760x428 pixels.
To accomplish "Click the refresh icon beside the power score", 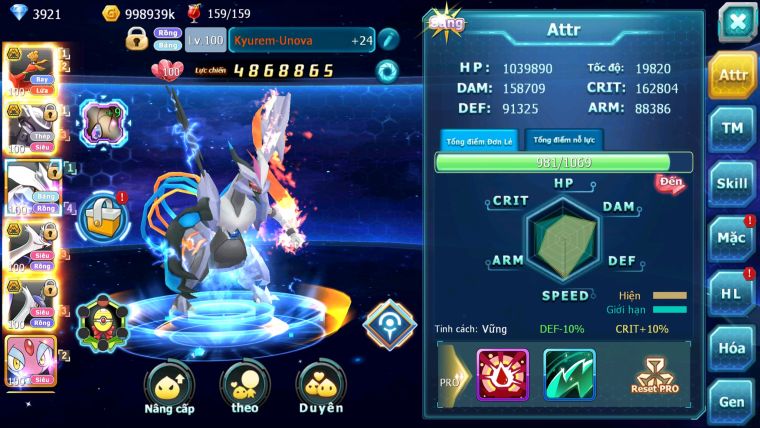I will [x=386, y=71].
